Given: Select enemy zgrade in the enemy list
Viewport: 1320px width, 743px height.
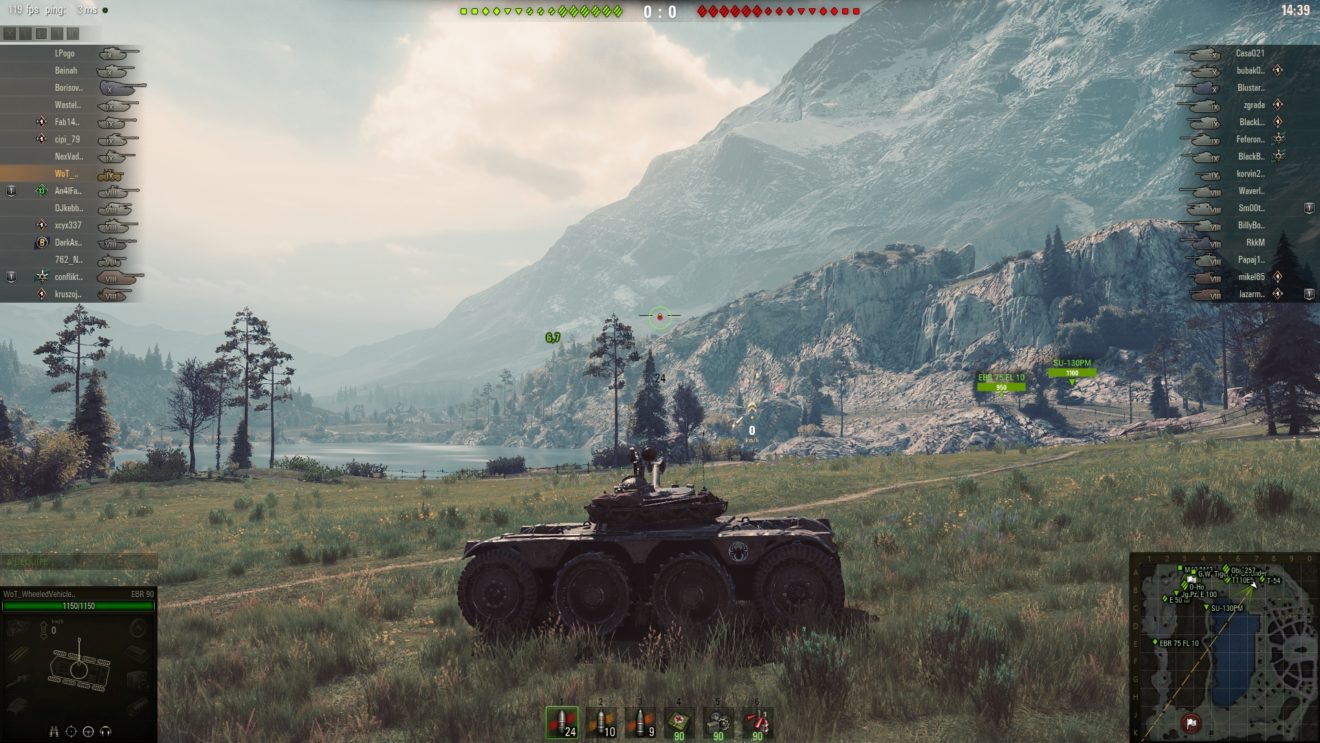Looking at the screenshot, I should click(1250, 105).
